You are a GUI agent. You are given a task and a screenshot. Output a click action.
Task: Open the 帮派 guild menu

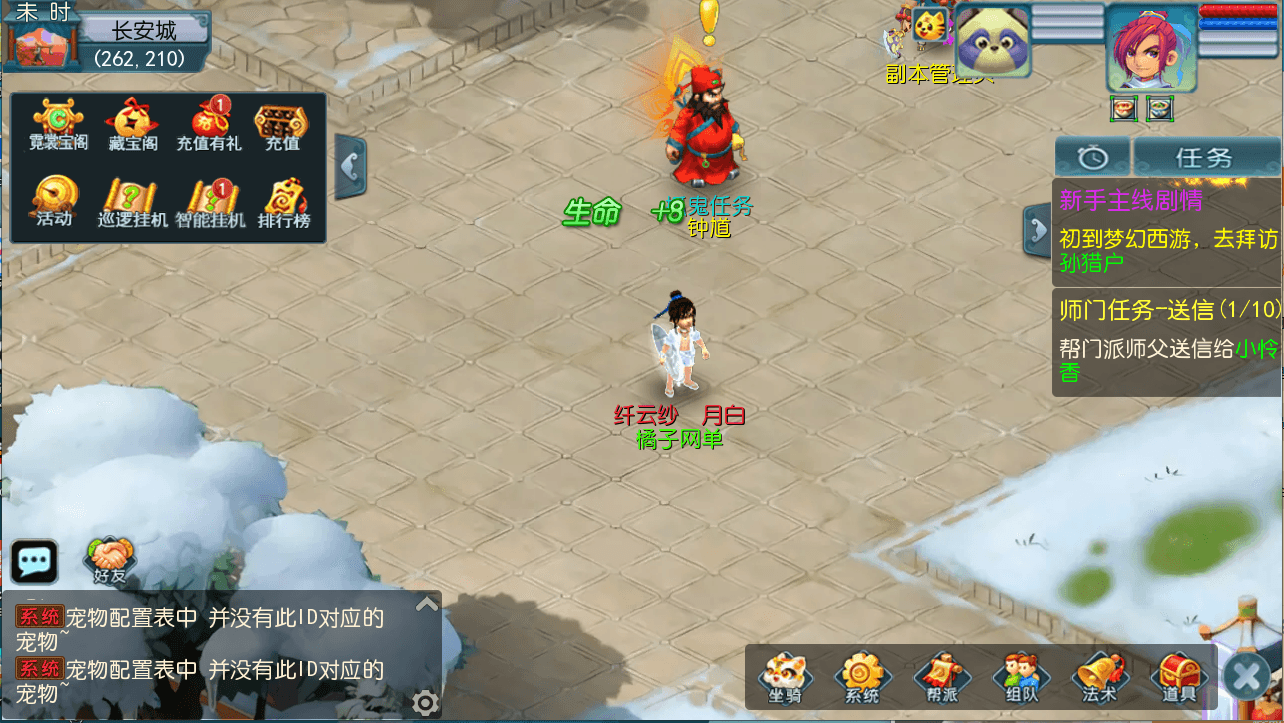point(941,678)
